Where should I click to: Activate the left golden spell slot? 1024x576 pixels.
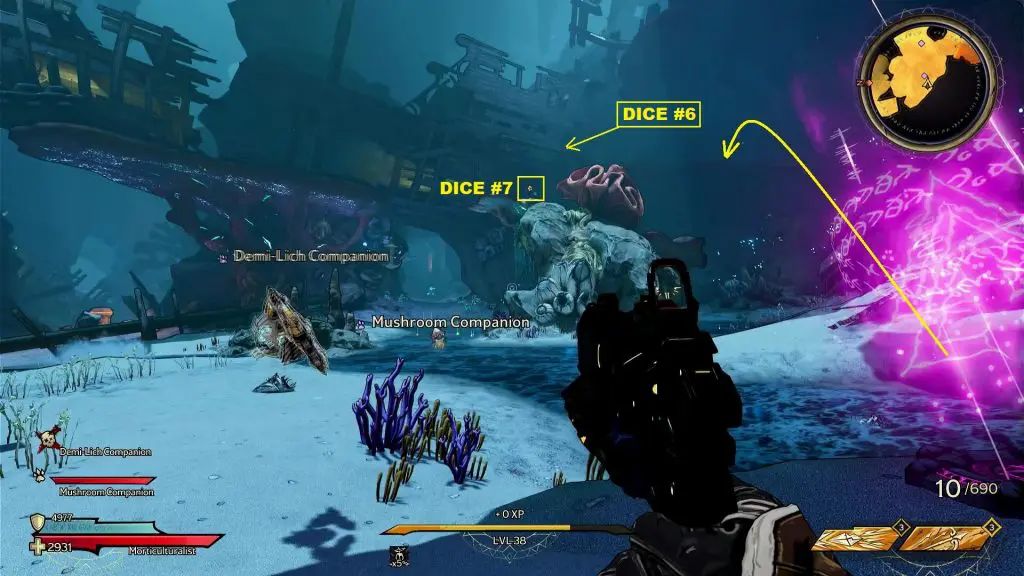coord(854,539)
